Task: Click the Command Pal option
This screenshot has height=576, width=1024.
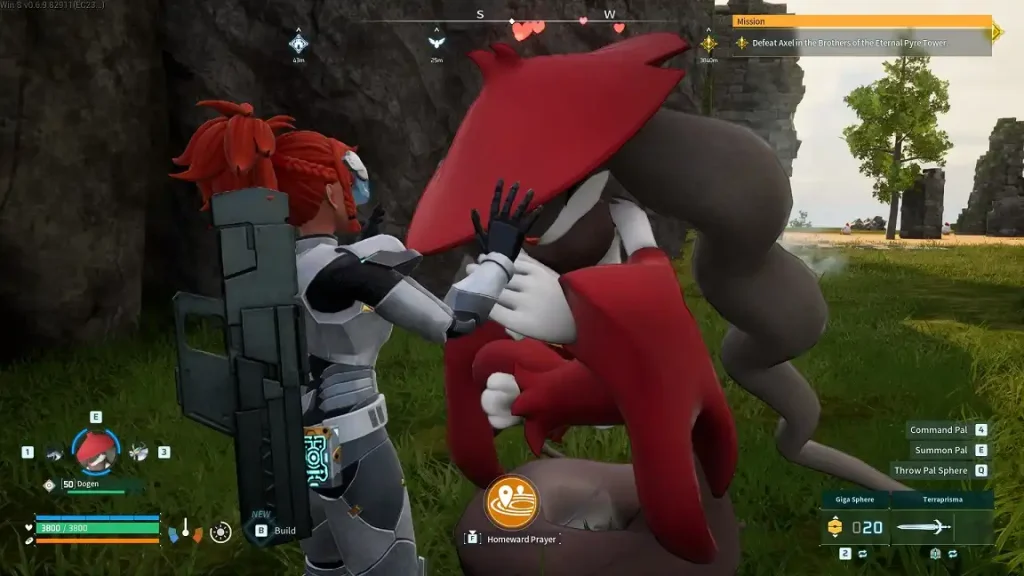Action: (x=939, y=430)
